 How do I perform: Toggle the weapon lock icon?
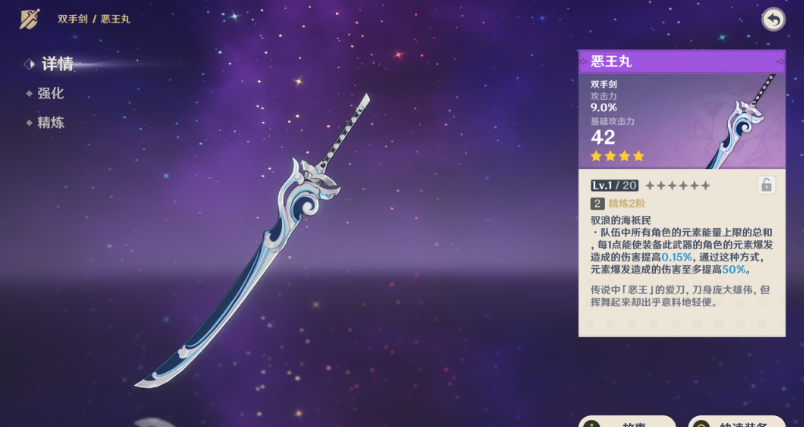(766, 185)
